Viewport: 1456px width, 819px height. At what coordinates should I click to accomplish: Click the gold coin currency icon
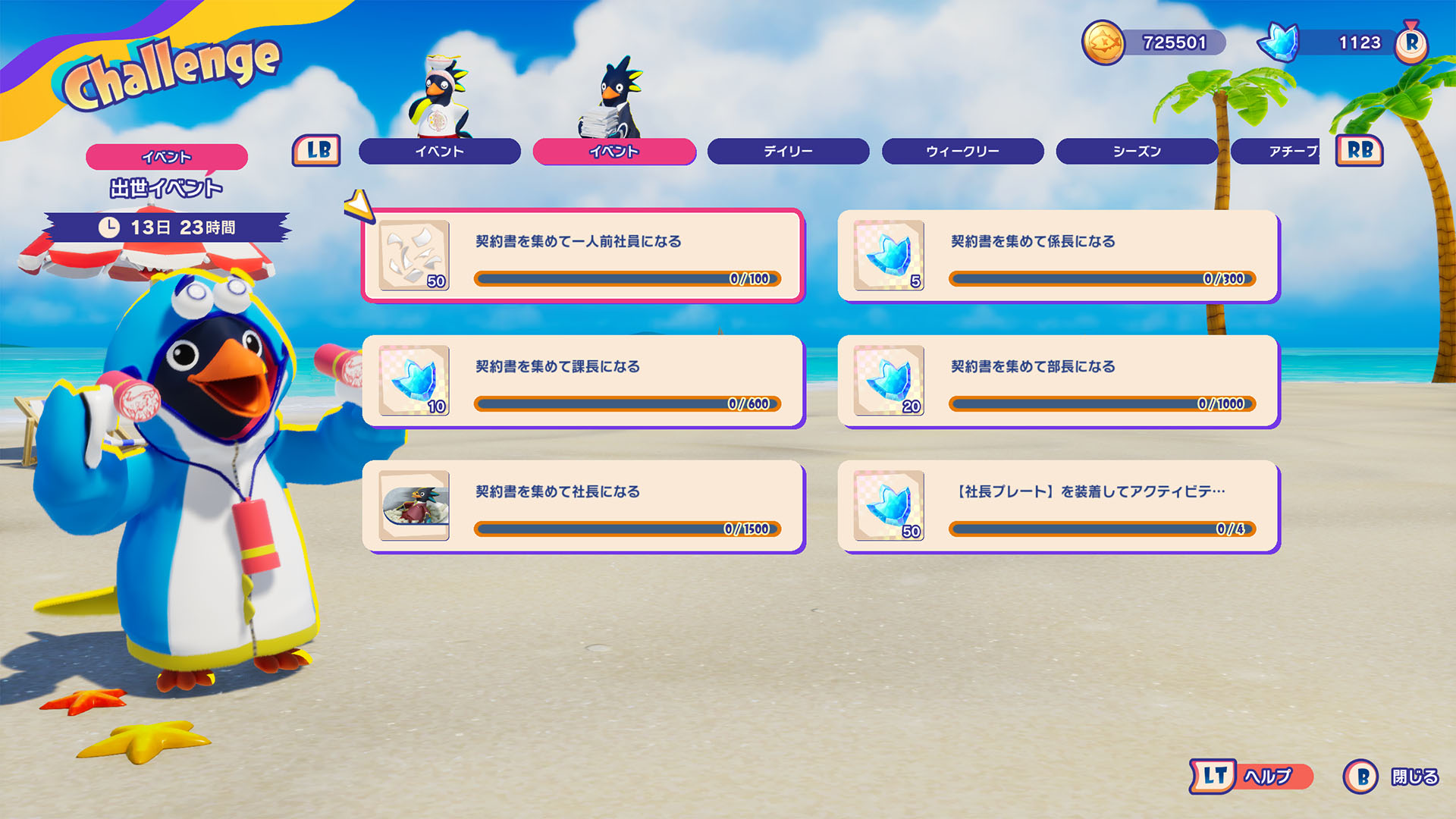tap(1103, 42)
